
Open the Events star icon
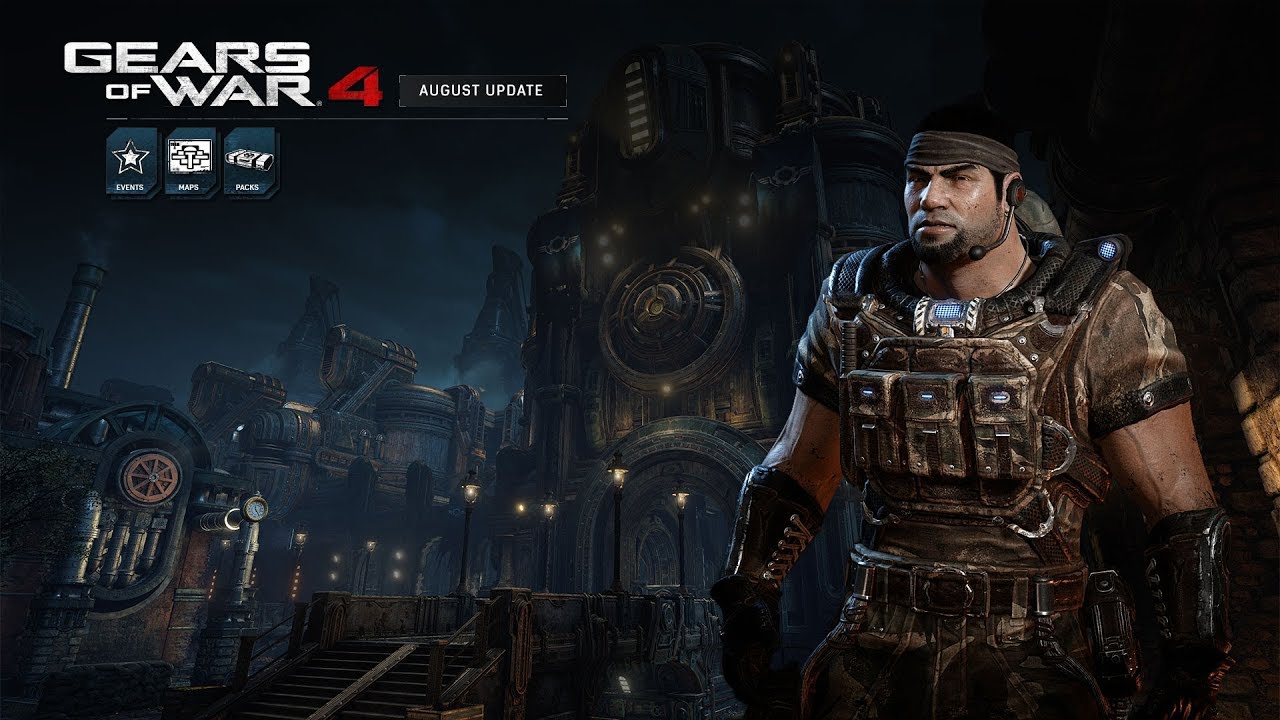click(131, 162)
